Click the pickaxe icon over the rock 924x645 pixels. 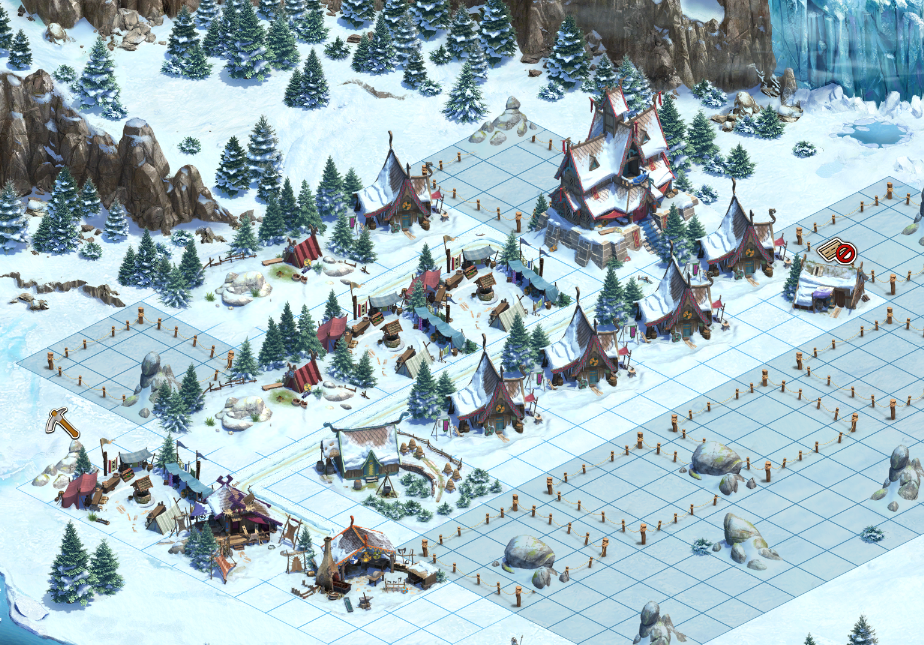62,423
